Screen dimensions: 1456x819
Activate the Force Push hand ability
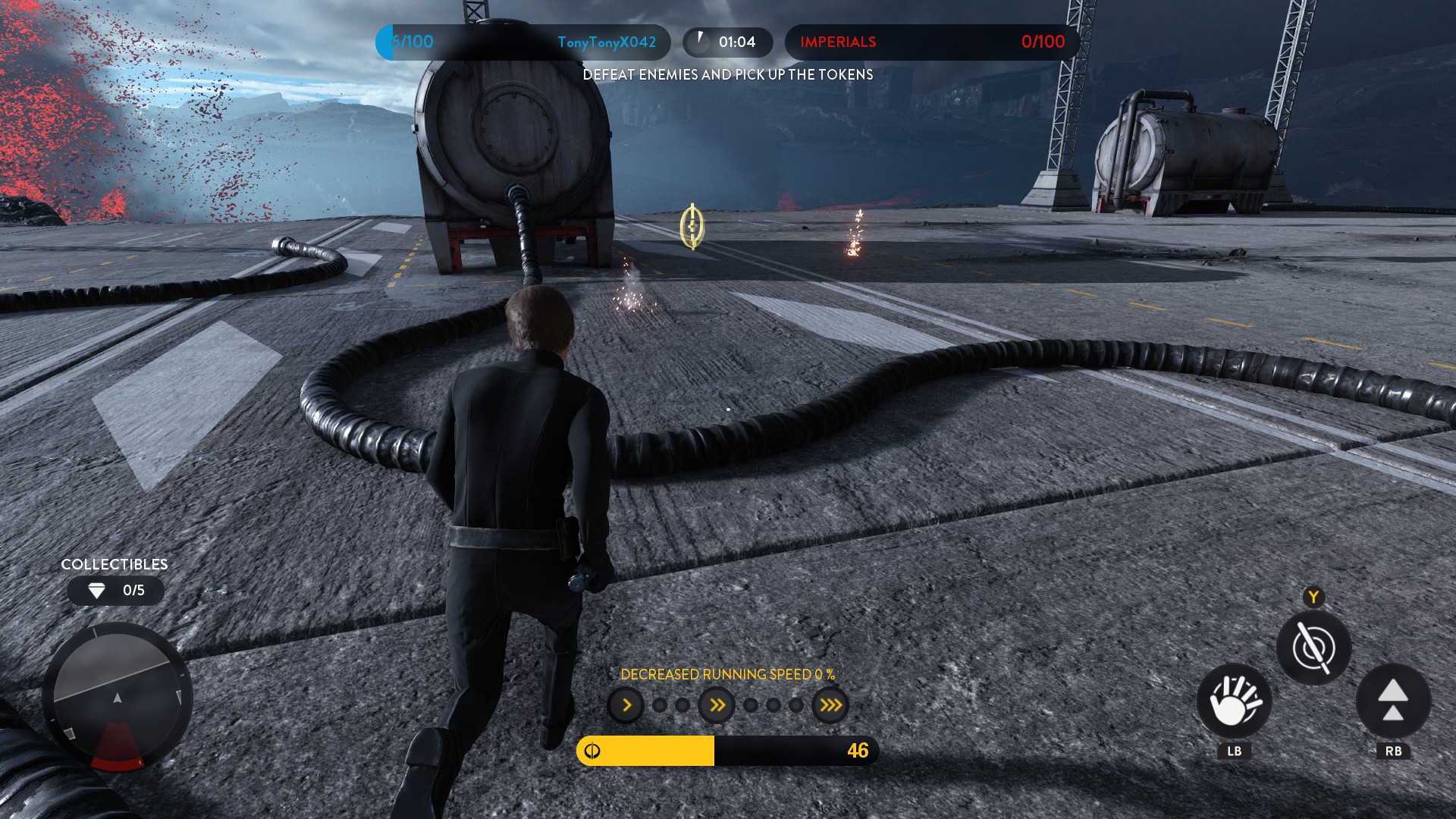click(1234, 701)
